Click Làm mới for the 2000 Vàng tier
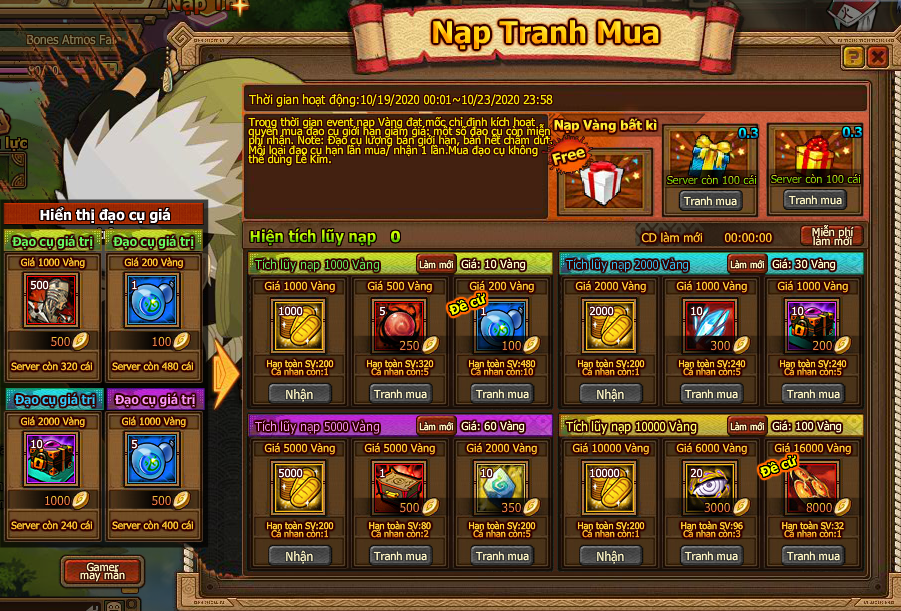The image size is (901, 611). pos(747,264)
